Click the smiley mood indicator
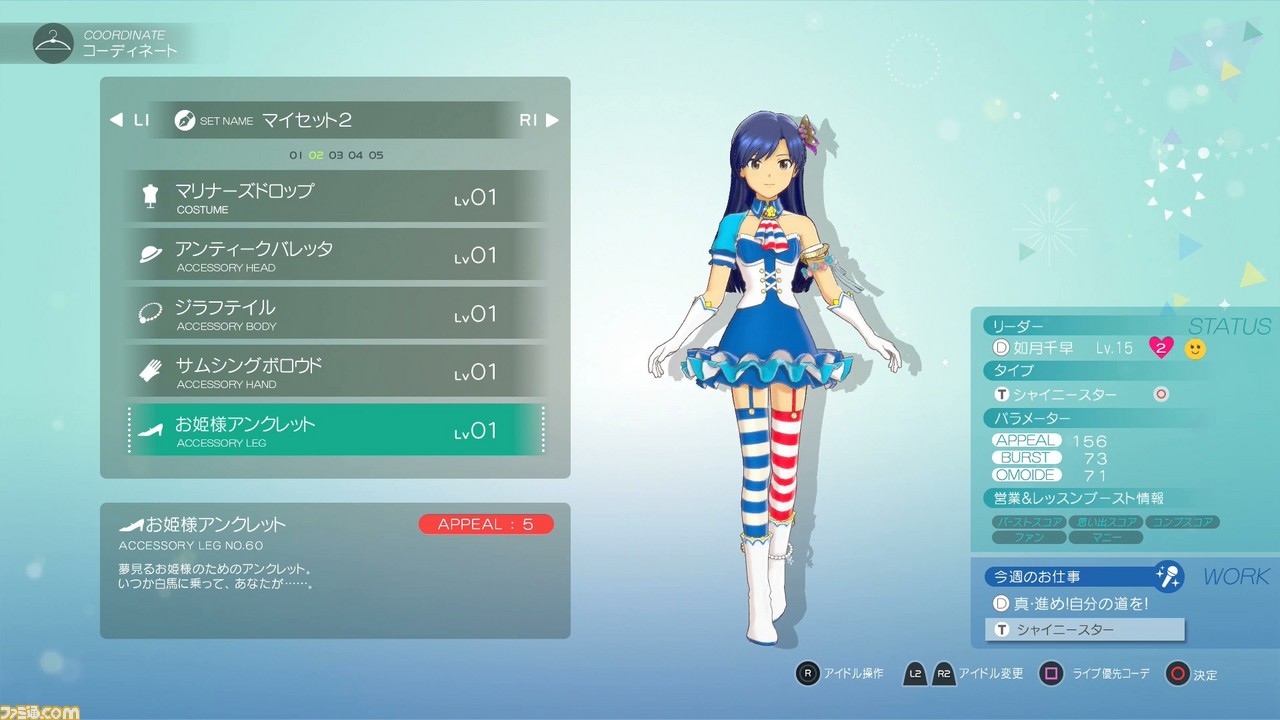1280x720 pixels. click(x=1194, y=348)
